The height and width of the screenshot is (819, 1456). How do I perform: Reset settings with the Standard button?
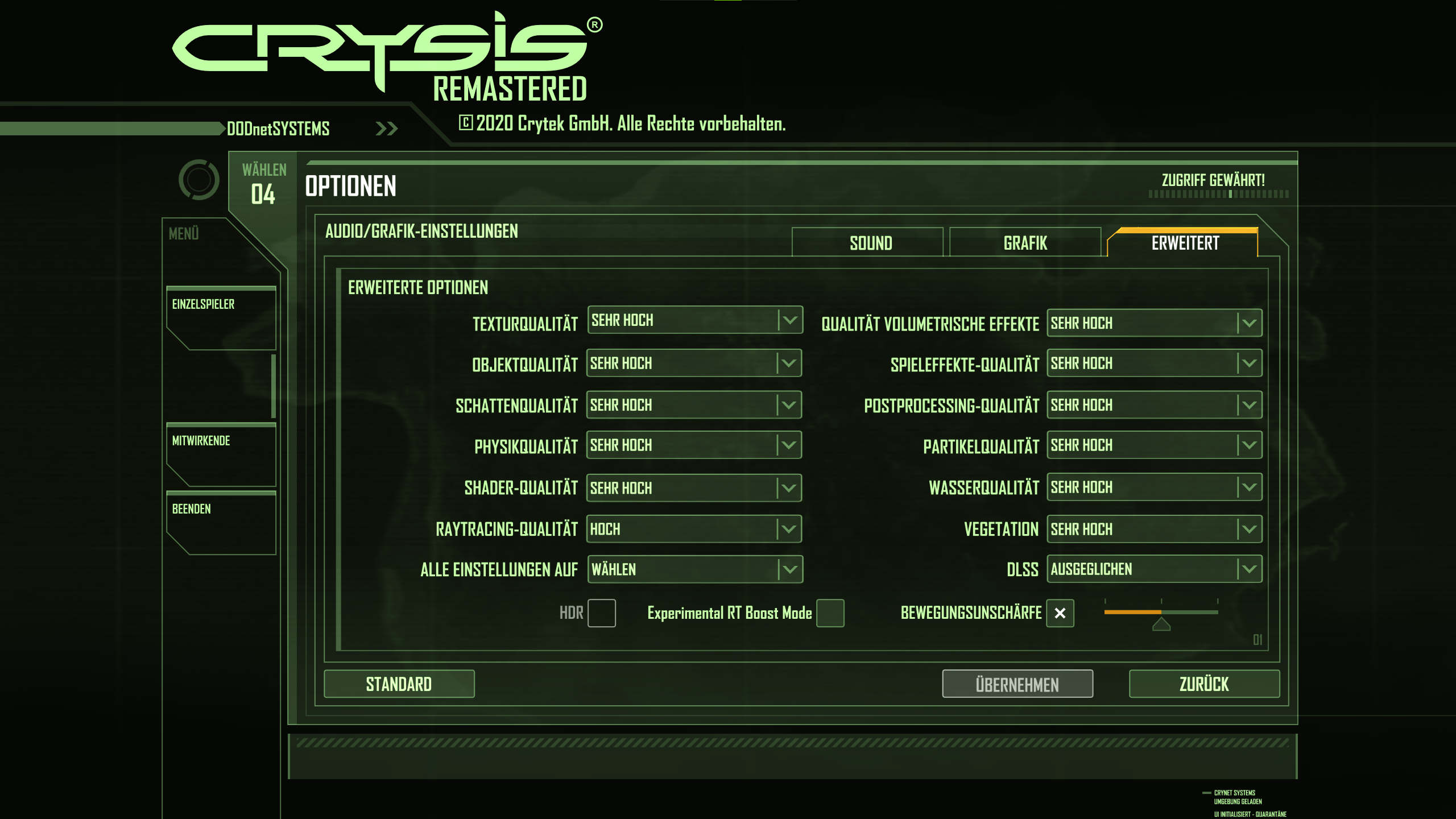coord(399,684)
